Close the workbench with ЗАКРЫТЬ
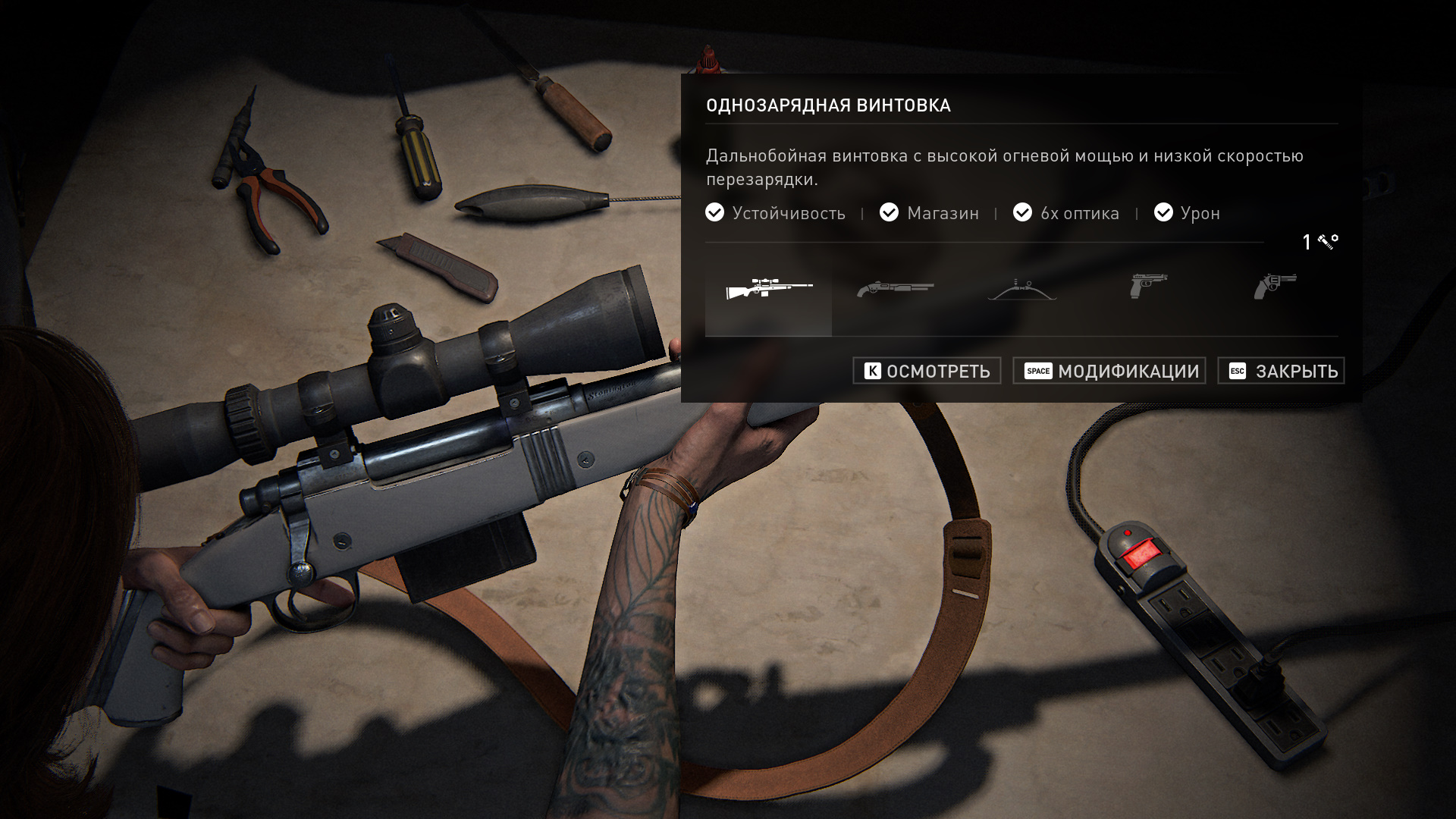 click(1281, 371)
